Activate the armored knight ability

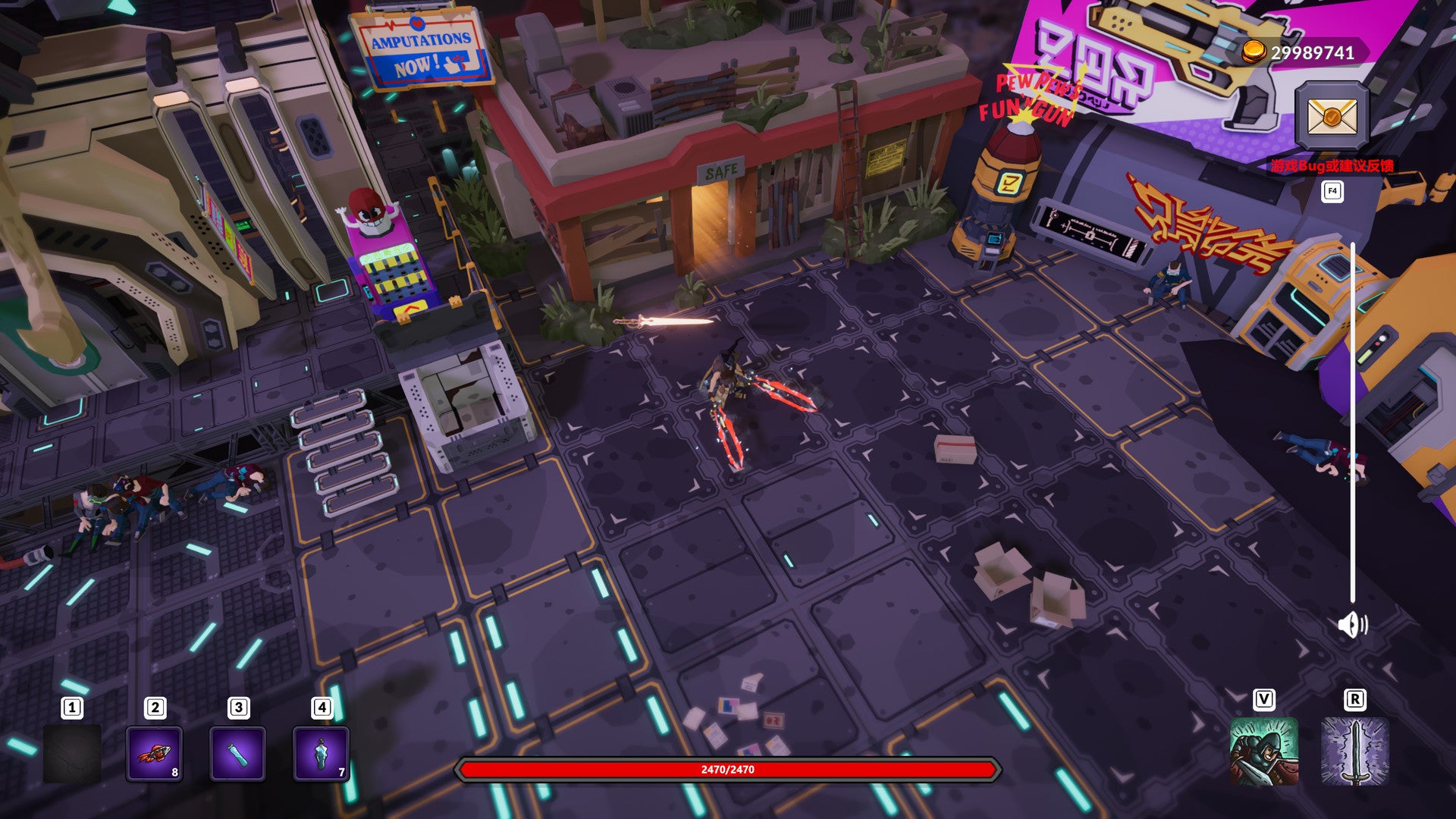click(1263, 752)
